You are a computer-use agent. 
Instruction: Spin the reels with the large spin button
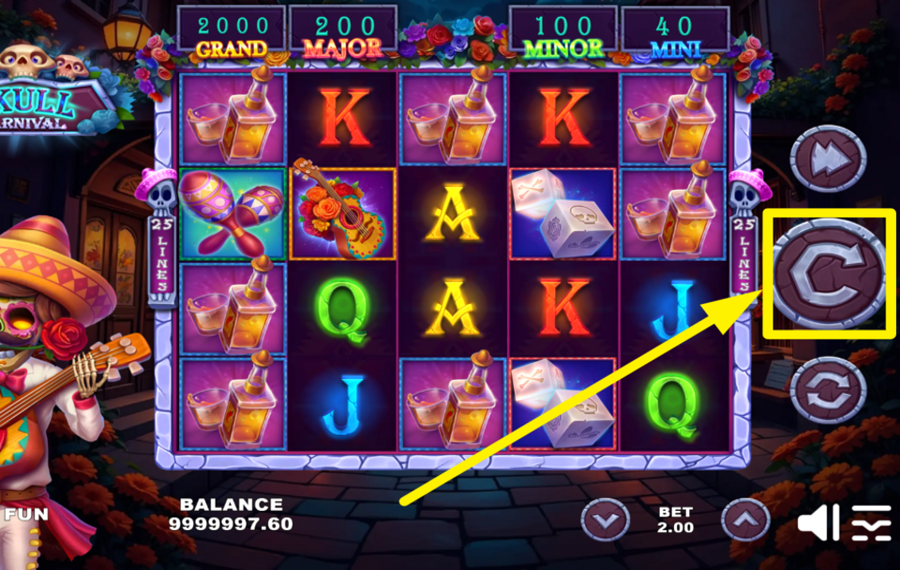827,273
